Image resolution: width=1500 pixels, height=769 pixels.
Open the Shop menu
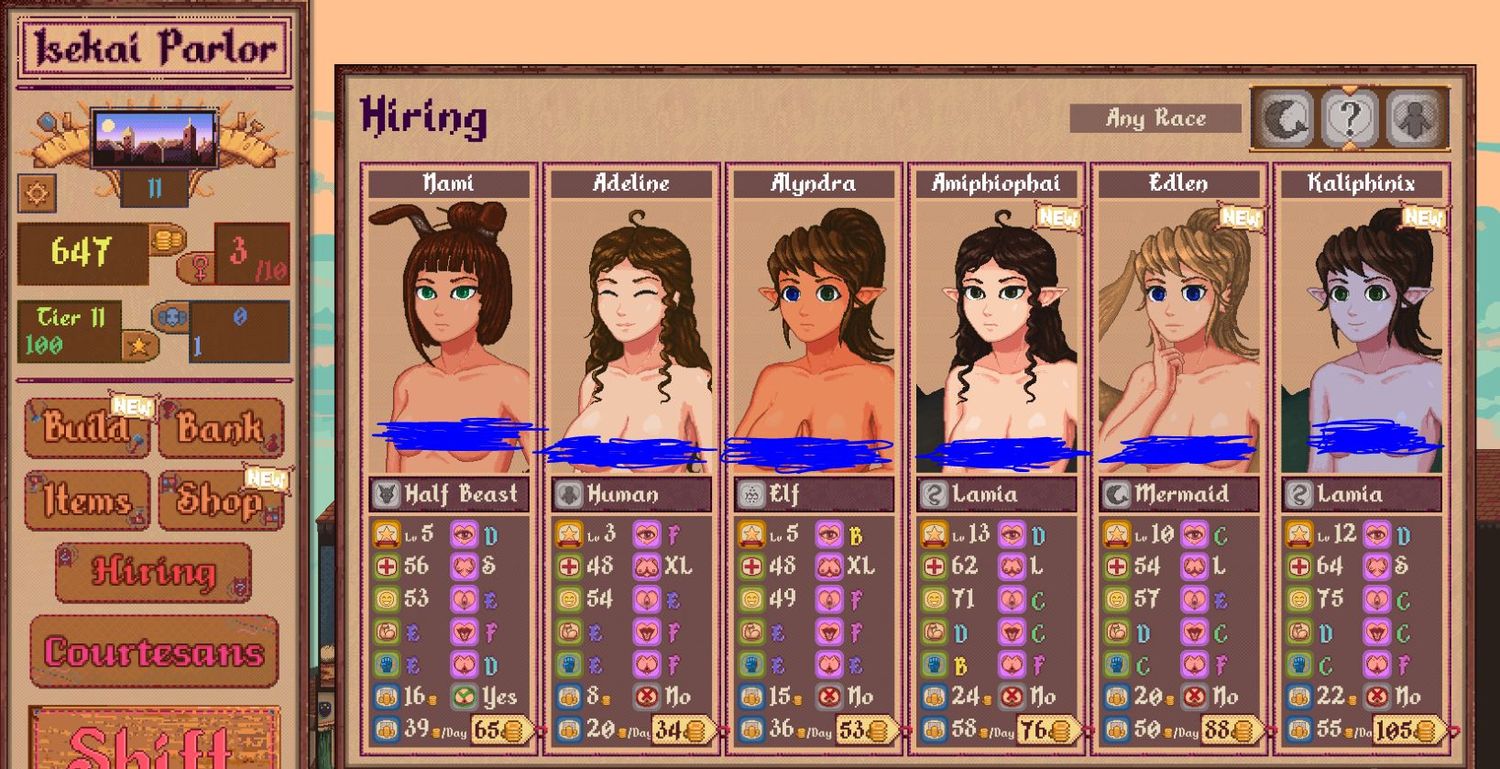pos(221,500)
